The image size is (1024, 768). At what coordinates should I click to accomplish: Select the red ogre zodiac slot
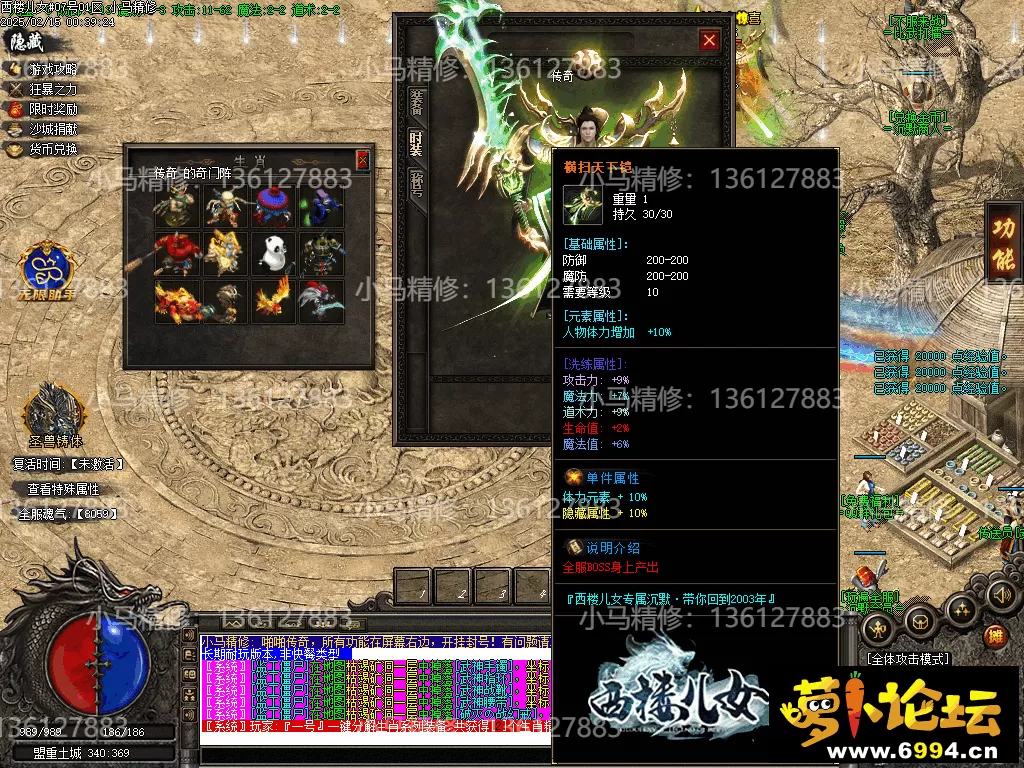[x=176, y=254]
